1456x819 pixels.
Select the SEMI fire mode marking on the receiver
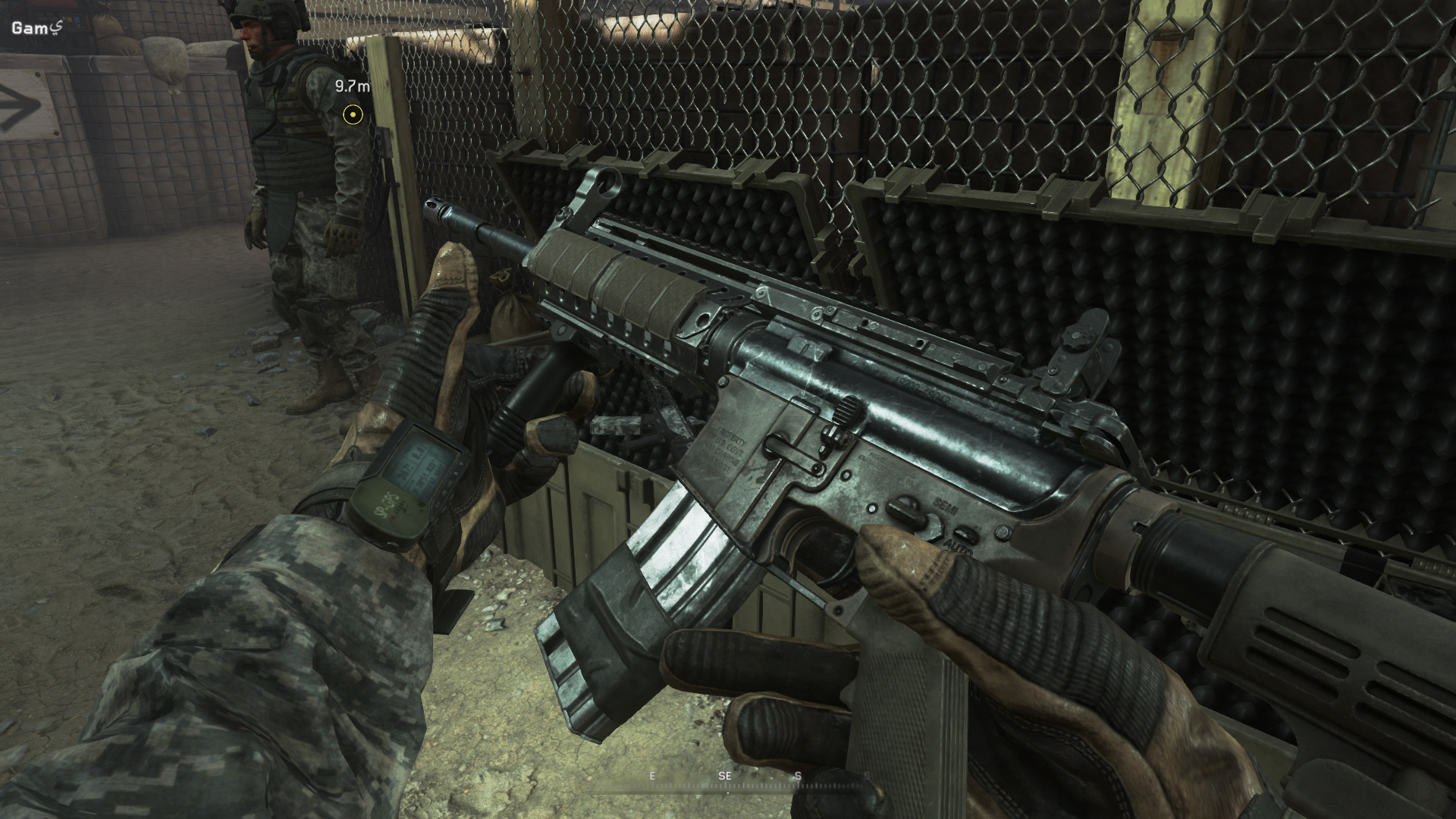click(x=946, y=507)
